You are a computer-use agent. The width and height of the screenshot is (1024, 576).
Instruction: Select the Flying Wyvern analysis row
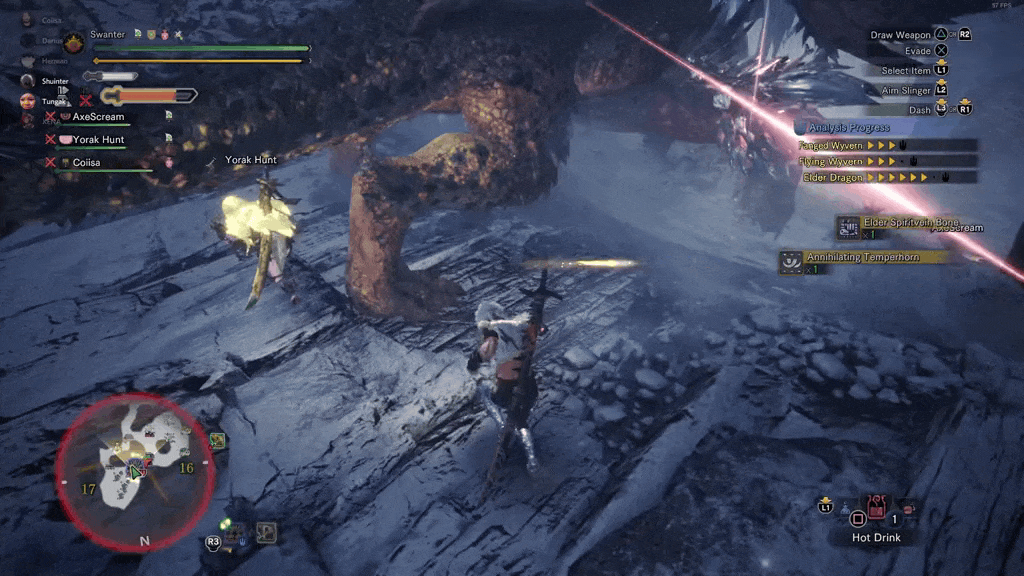(888, 161)
